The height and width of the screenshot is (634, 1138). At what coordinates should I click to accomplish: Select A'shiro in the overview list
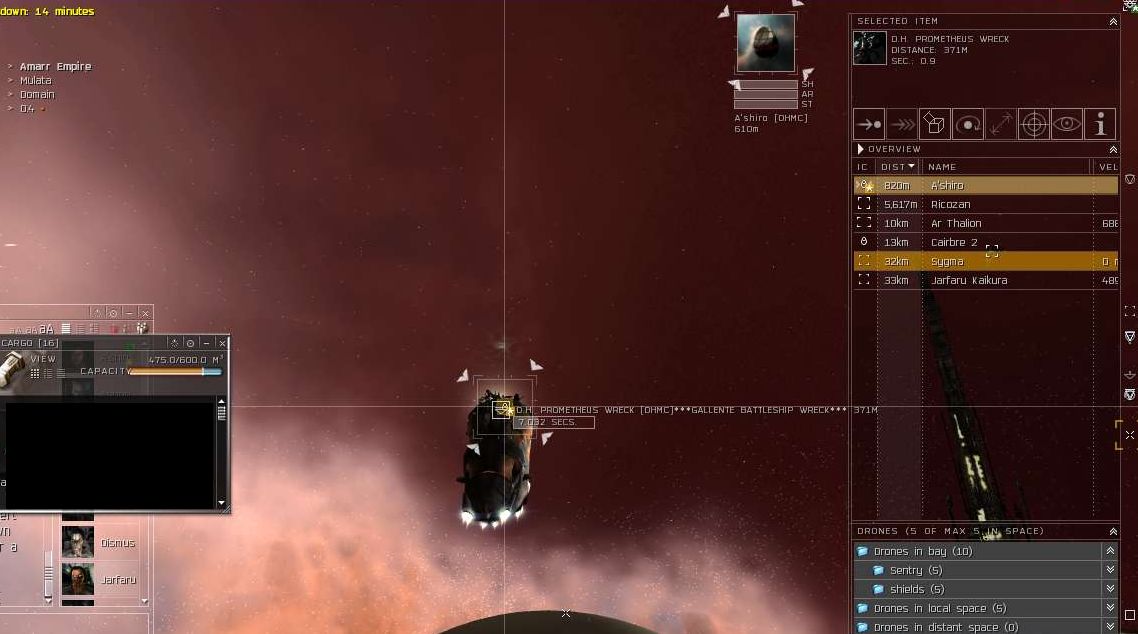pos(947,186)
